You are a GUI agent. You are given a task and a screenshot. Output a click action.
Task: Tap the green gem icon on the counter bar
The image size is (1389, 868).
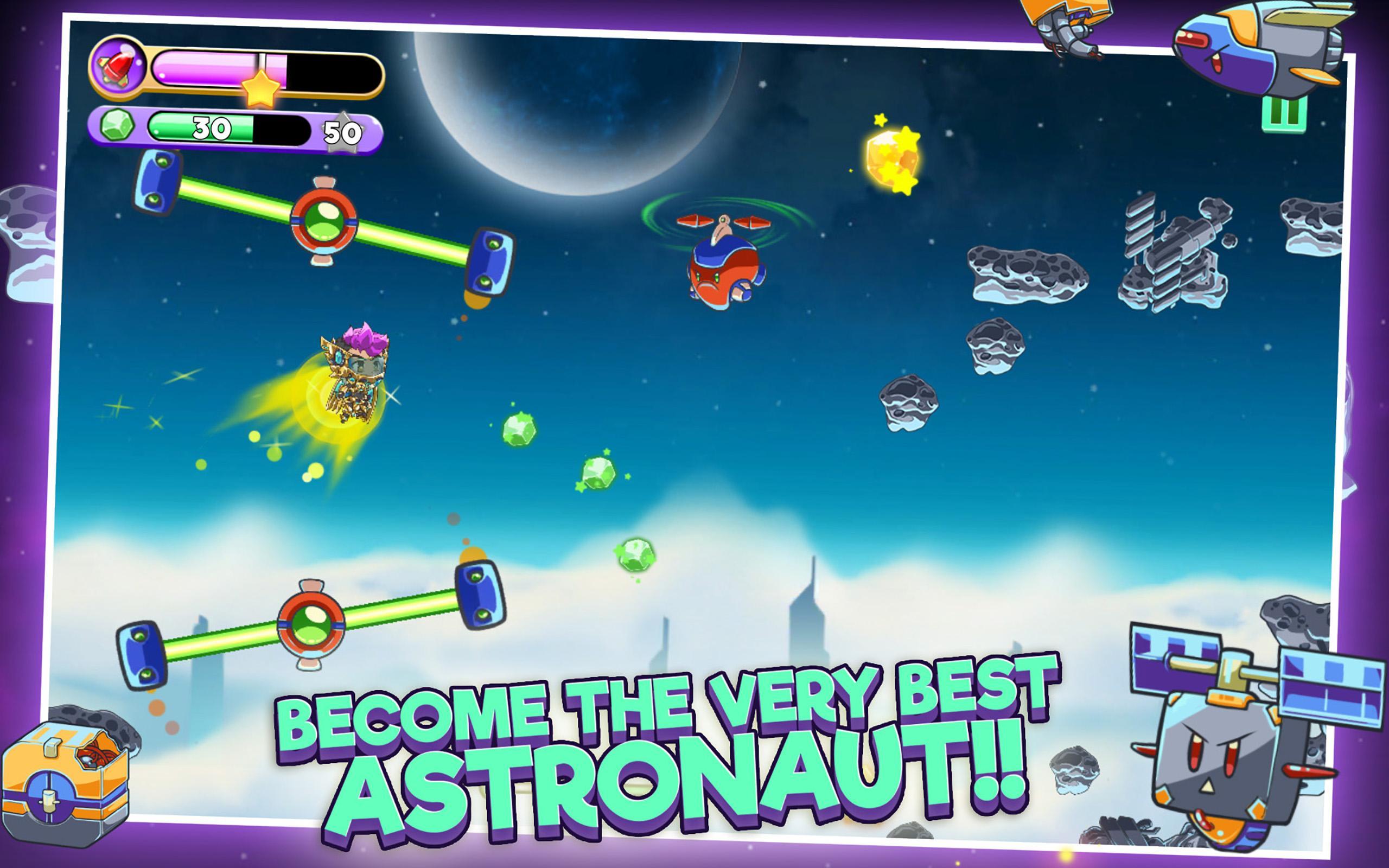coord(118,127)
